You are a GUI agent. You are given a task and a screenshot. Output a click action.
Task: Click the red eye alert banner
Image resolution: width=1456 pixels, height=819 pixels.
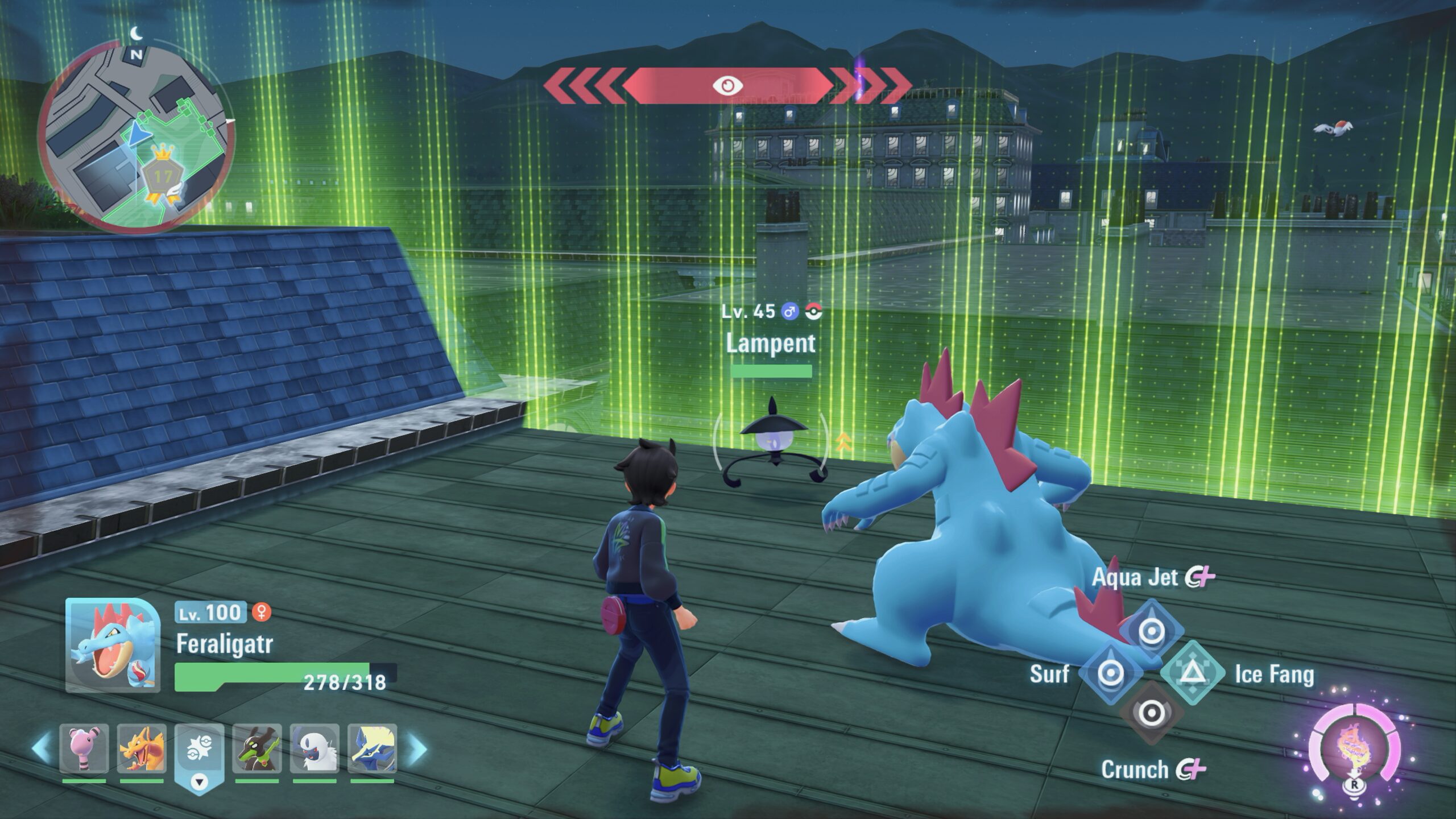click(728, 85)
